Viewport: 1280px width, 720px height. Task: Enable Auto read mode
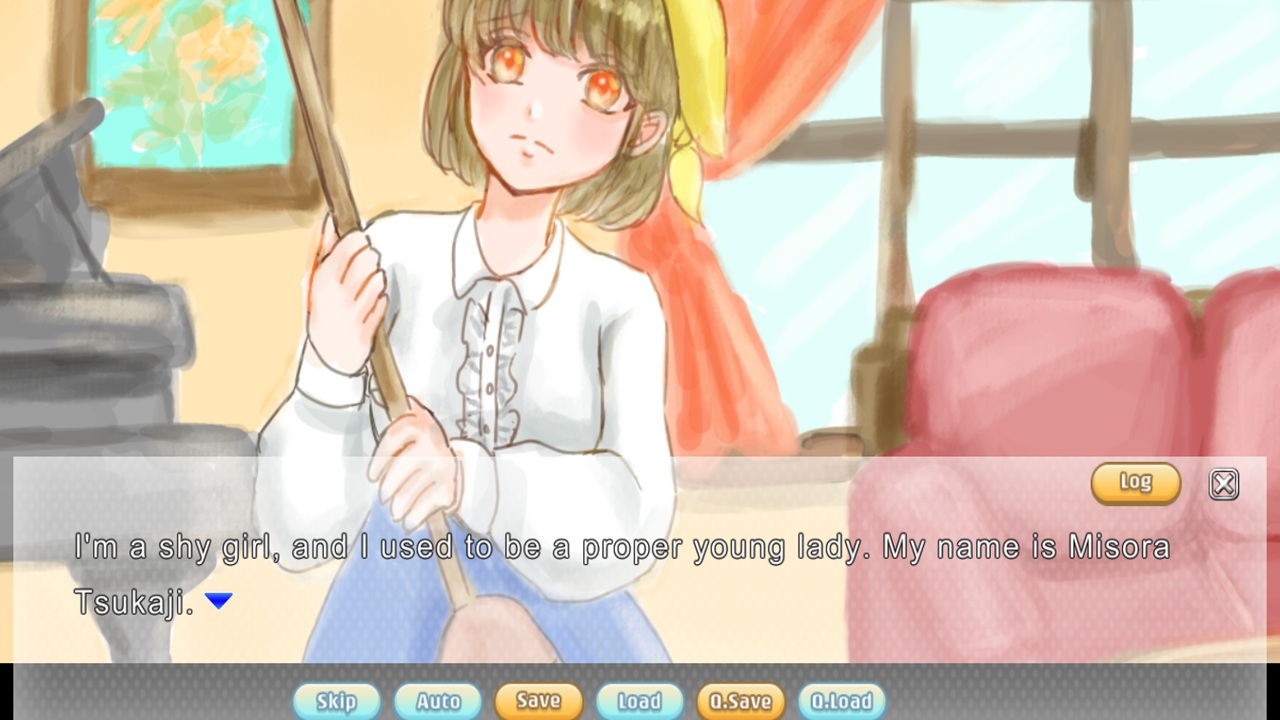pyautogui.click(x=437, y=701)
